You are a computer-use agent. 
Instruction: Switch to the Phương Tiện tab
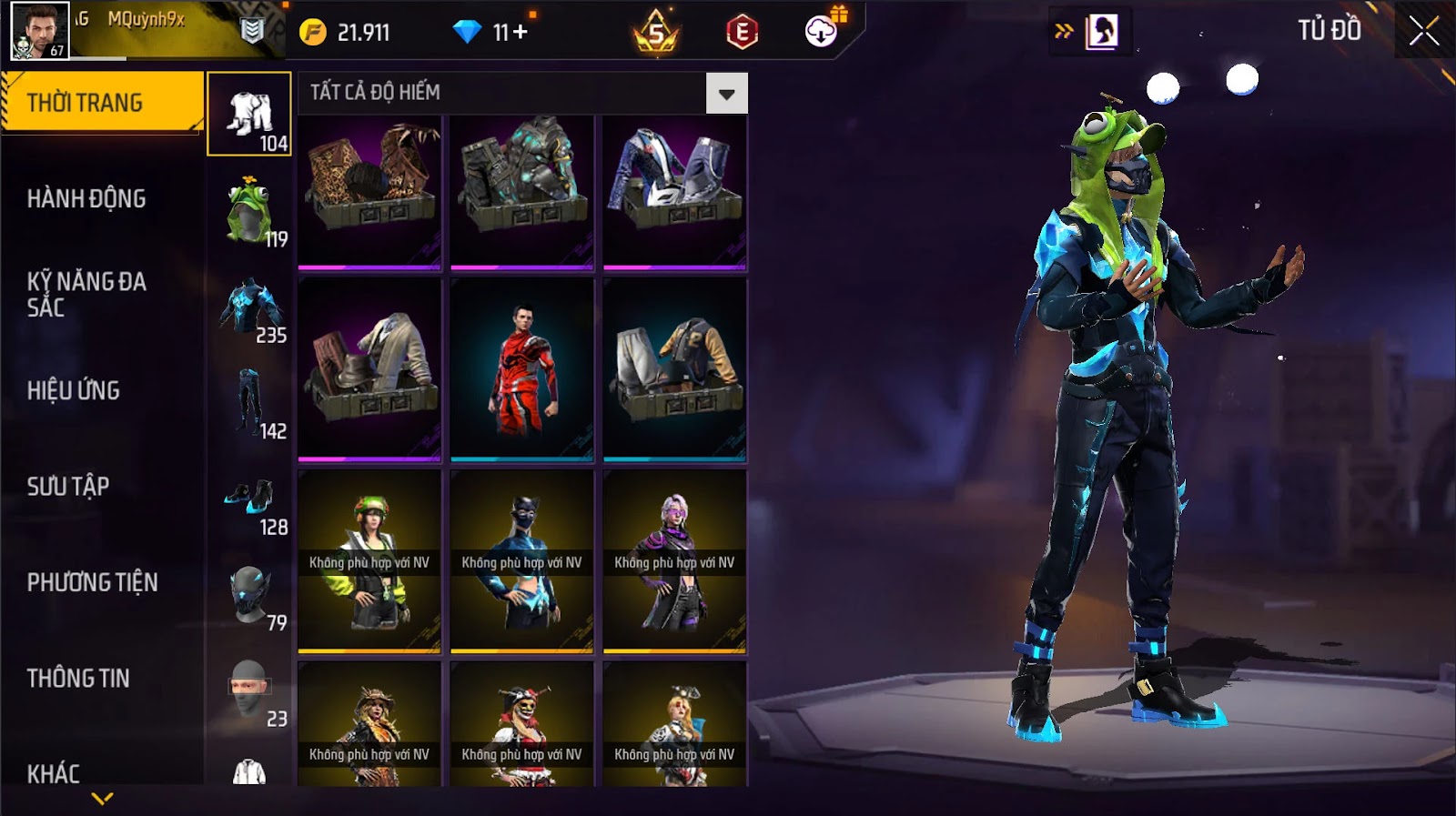92,582
